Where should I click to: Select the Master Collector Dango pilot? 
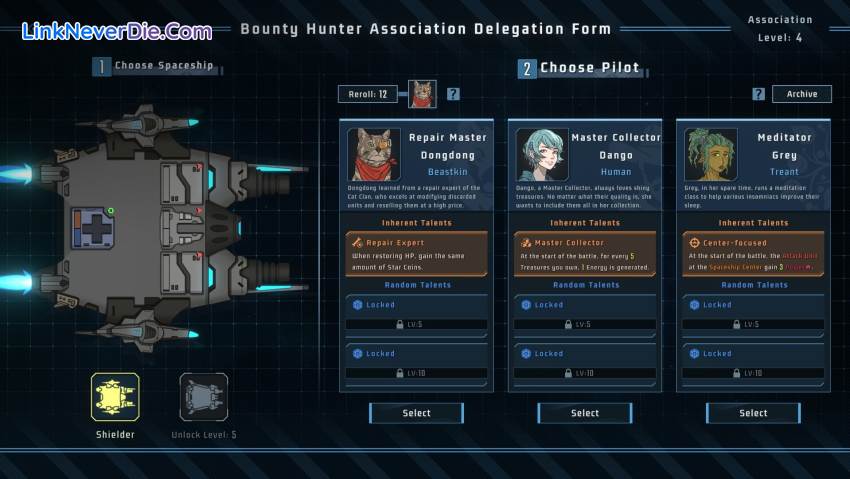coord(584,413)
